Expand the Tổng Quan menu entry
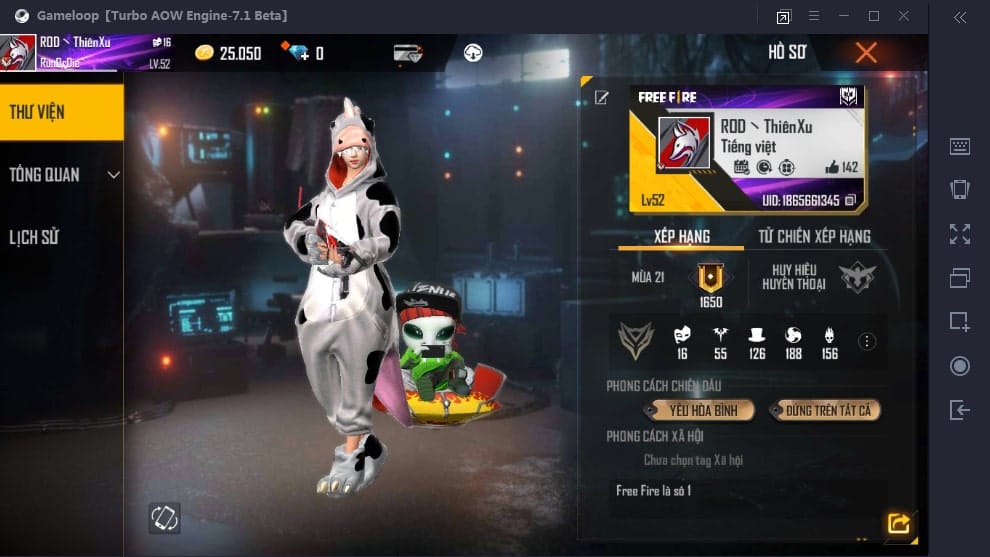Screen dimensions: 990x557 (60, 175)
